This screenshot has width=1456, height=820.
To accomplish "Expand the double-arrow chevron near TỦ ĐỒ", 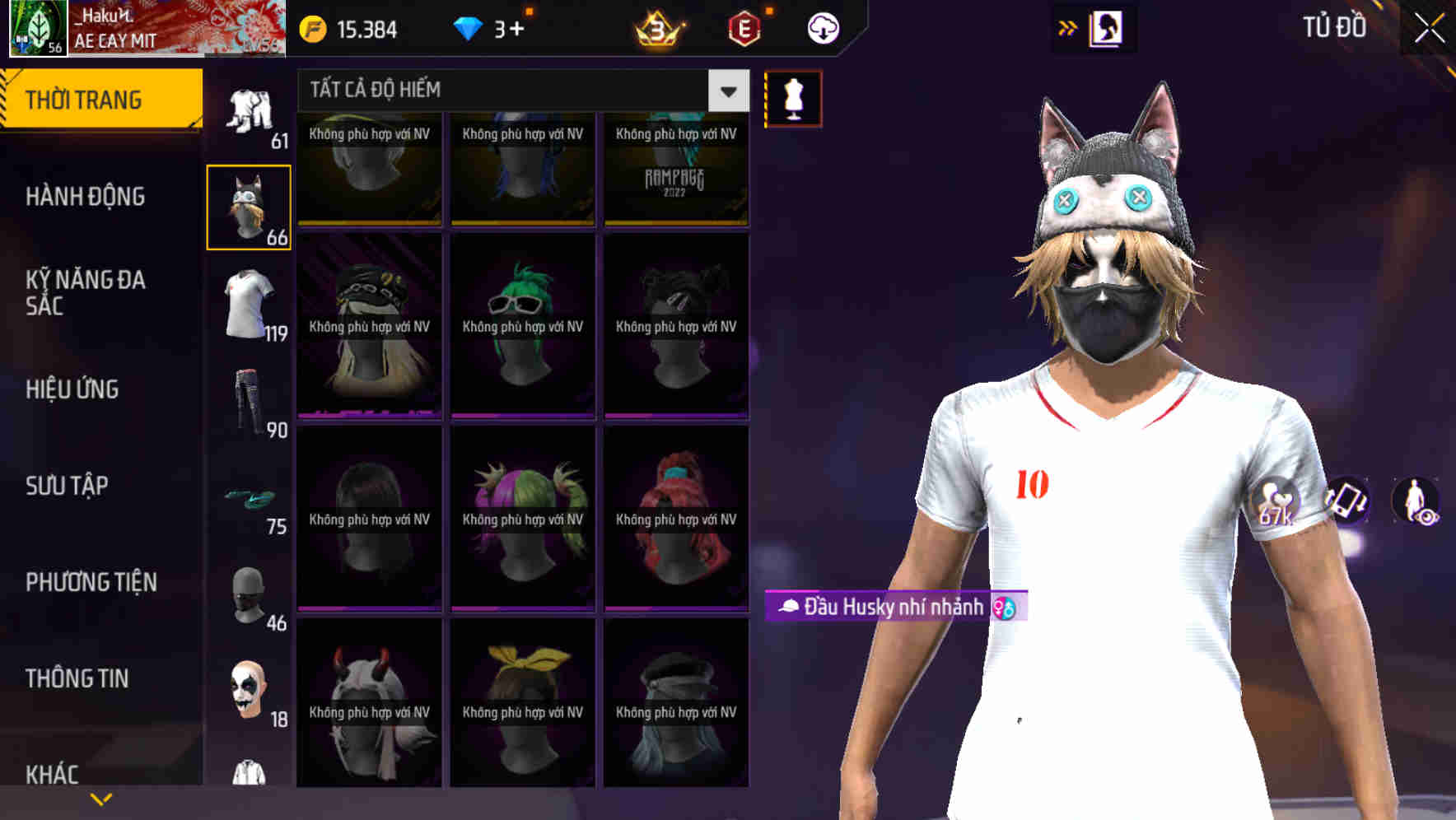I will pos(1066,27).
